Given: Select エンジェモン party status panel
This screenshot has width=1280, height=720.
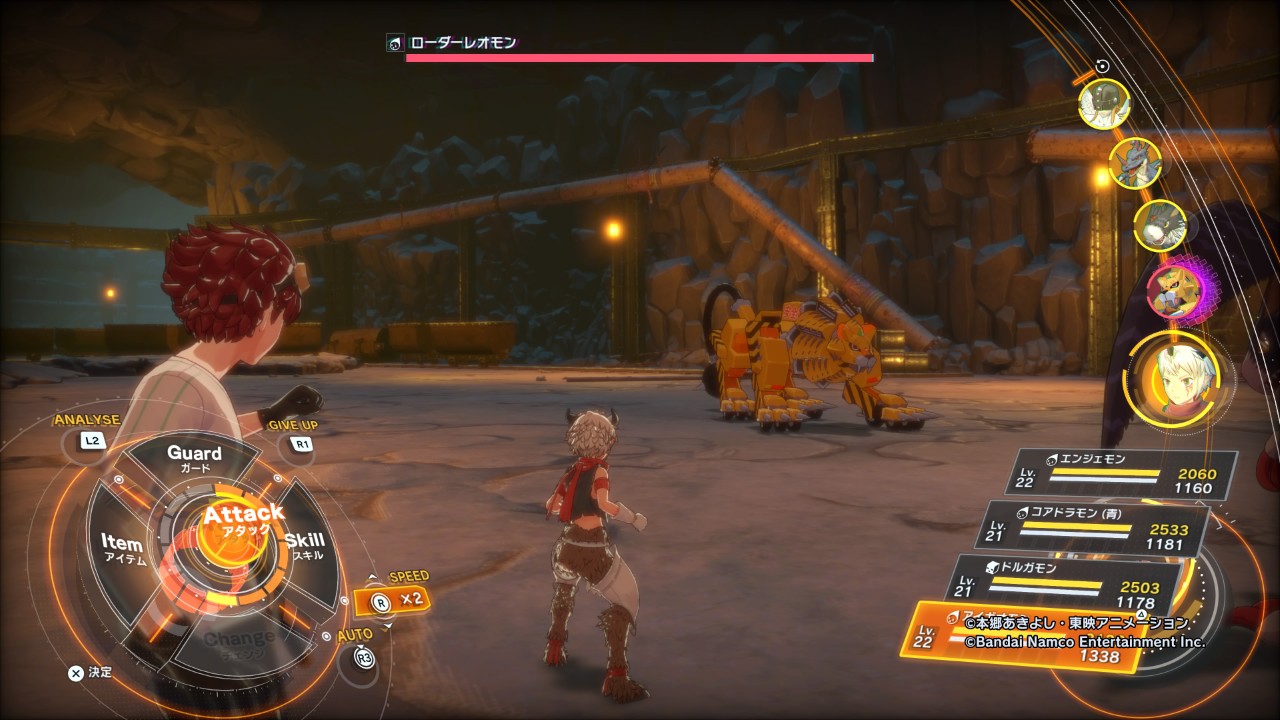Looking at the screenshot, I should [x=1120, y=473].
